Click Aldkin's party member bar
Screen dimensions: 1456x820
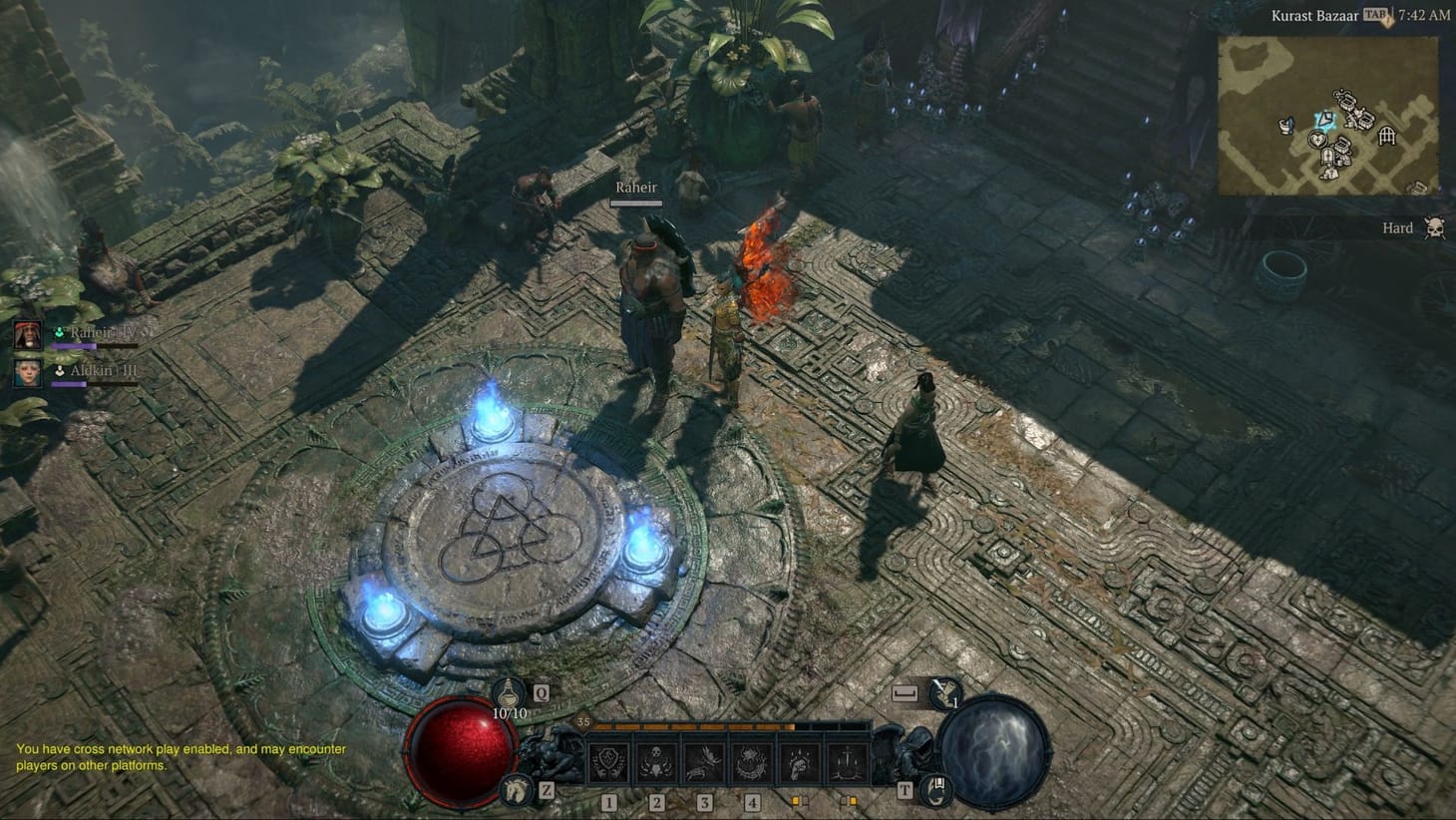pyautogui.click(x=27, y=374)
